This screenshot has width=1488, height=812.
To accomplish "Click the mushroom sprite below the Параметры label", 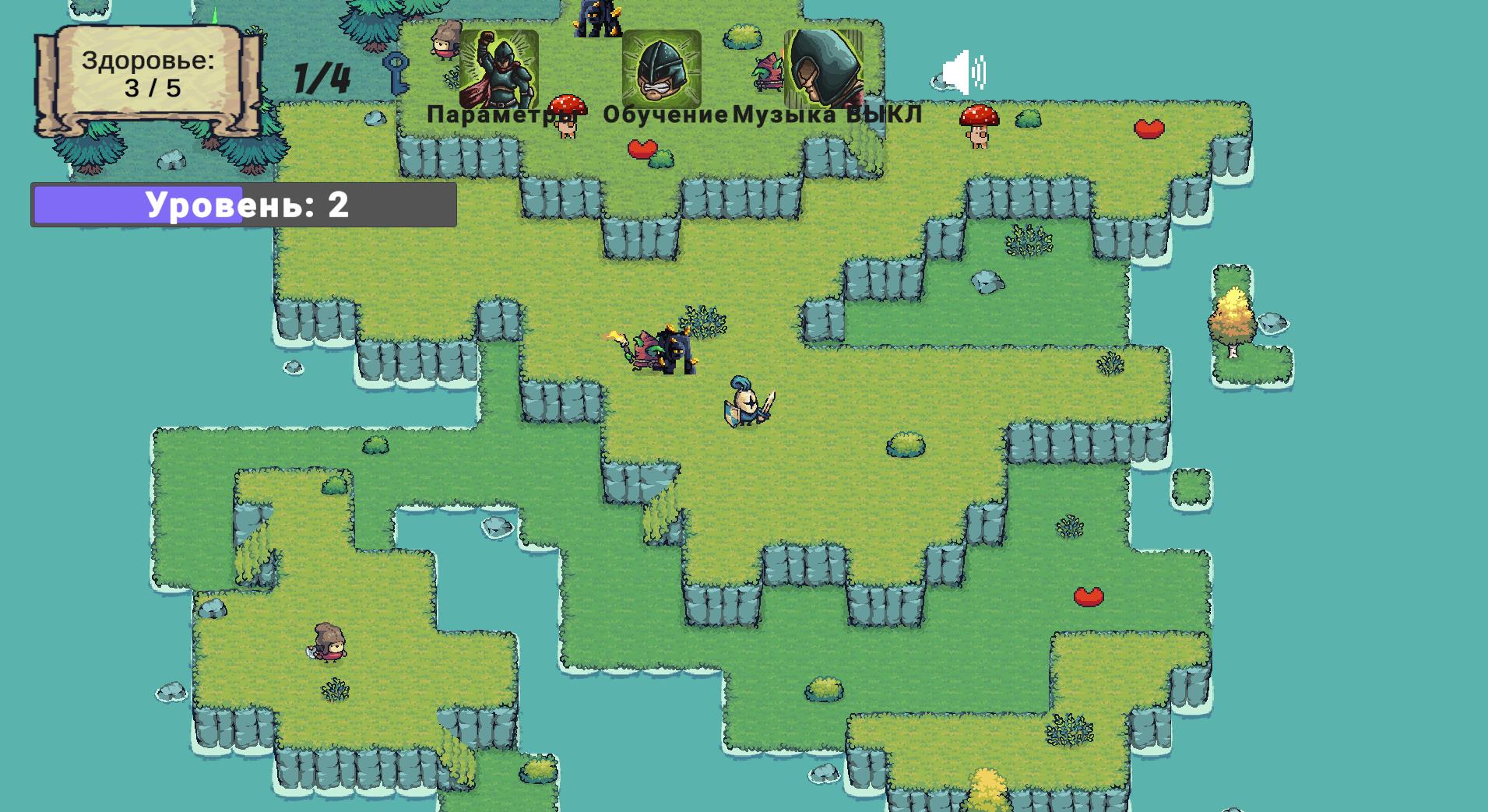I will coord(567,117).
